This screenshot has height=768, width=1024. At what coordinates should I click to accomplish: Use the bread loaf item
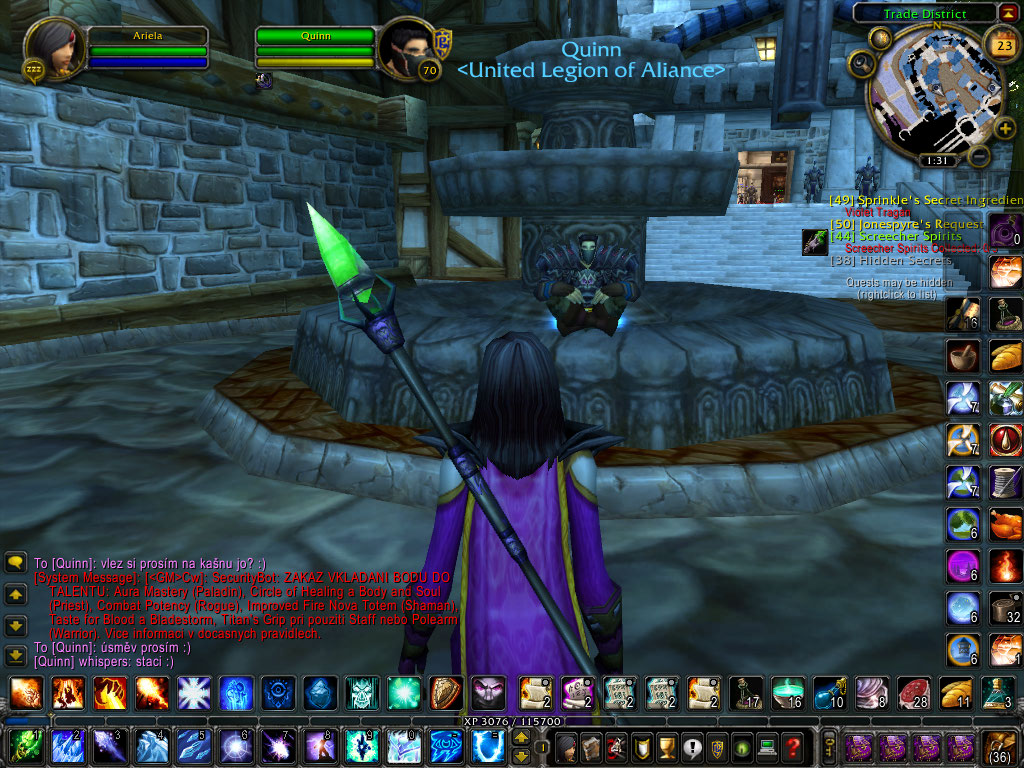(1005, 356)
